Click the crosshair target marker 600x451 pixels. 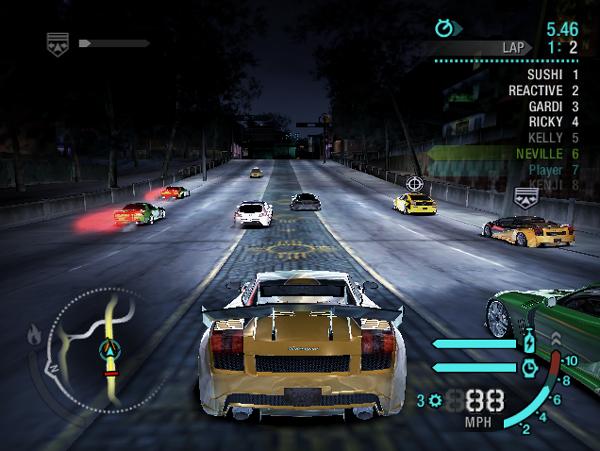[x=414, y=184]
